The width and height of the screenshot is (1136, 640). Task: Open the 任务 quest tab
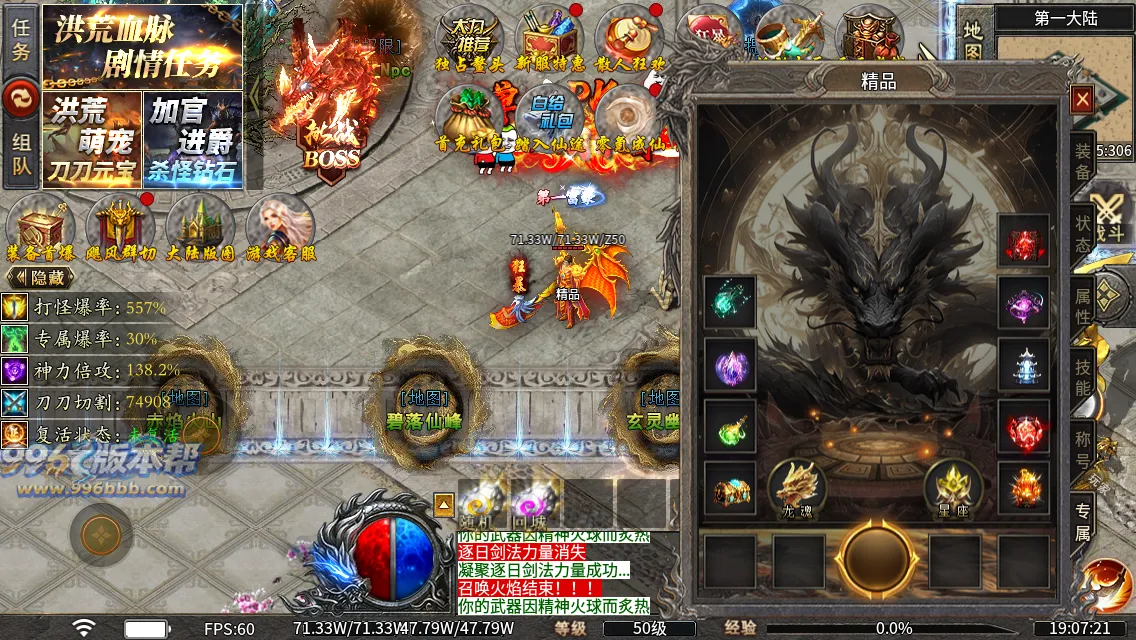21,40
